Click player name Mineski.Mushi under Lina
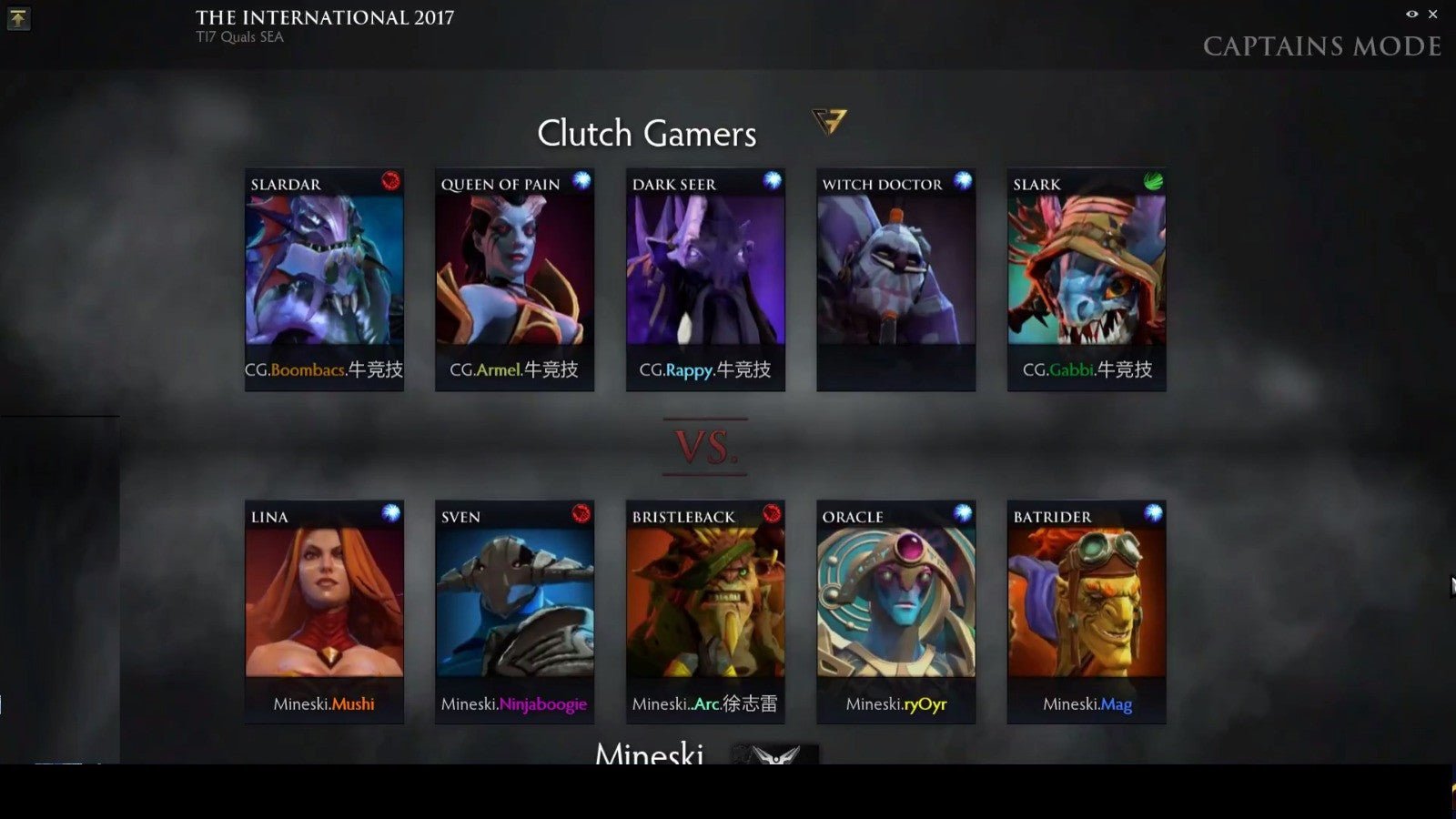The width and height of the screenshot is (1456, 819). pyautogui.click(x=325, y=703)
